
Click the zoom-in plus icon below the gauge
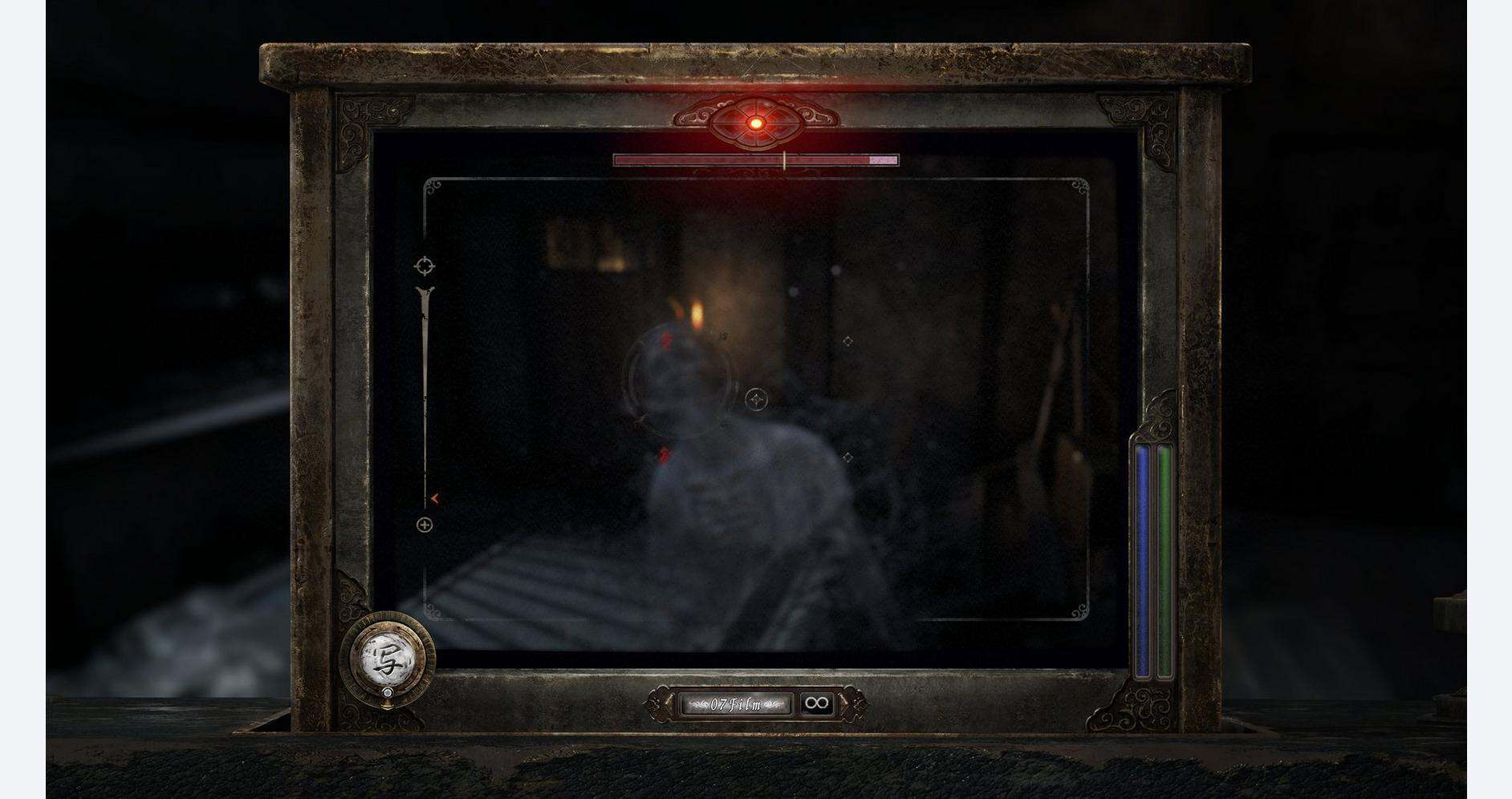coord(424,525)
